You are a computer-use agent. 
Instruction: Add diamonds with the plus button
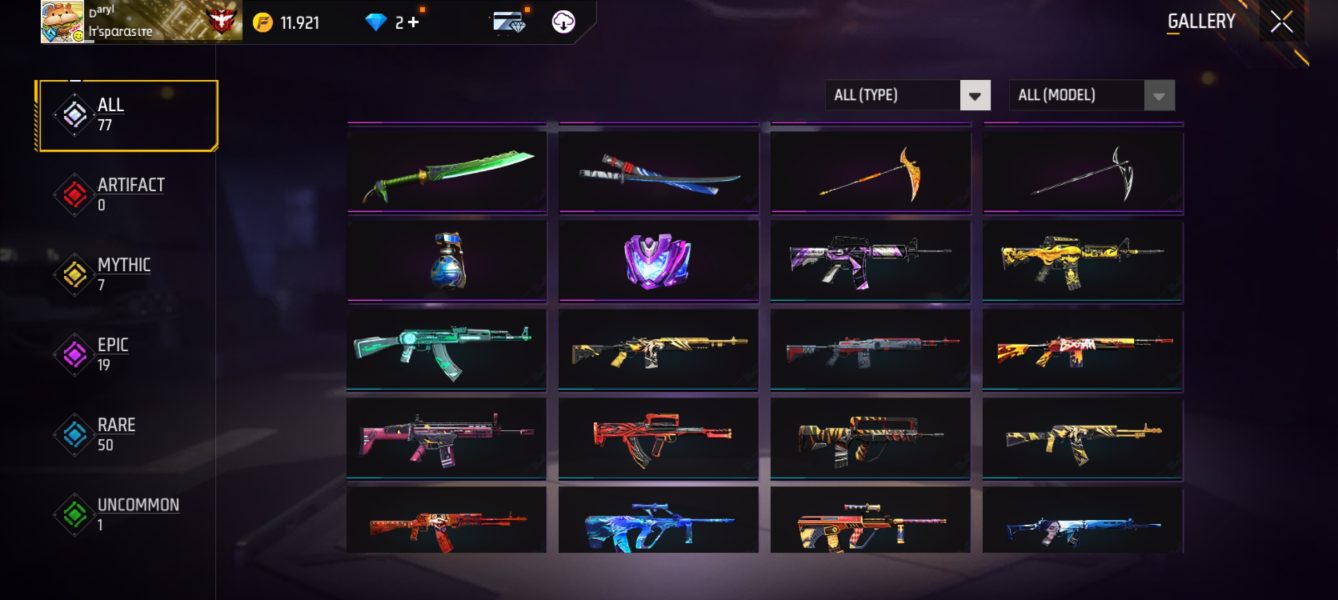[413, 22]
